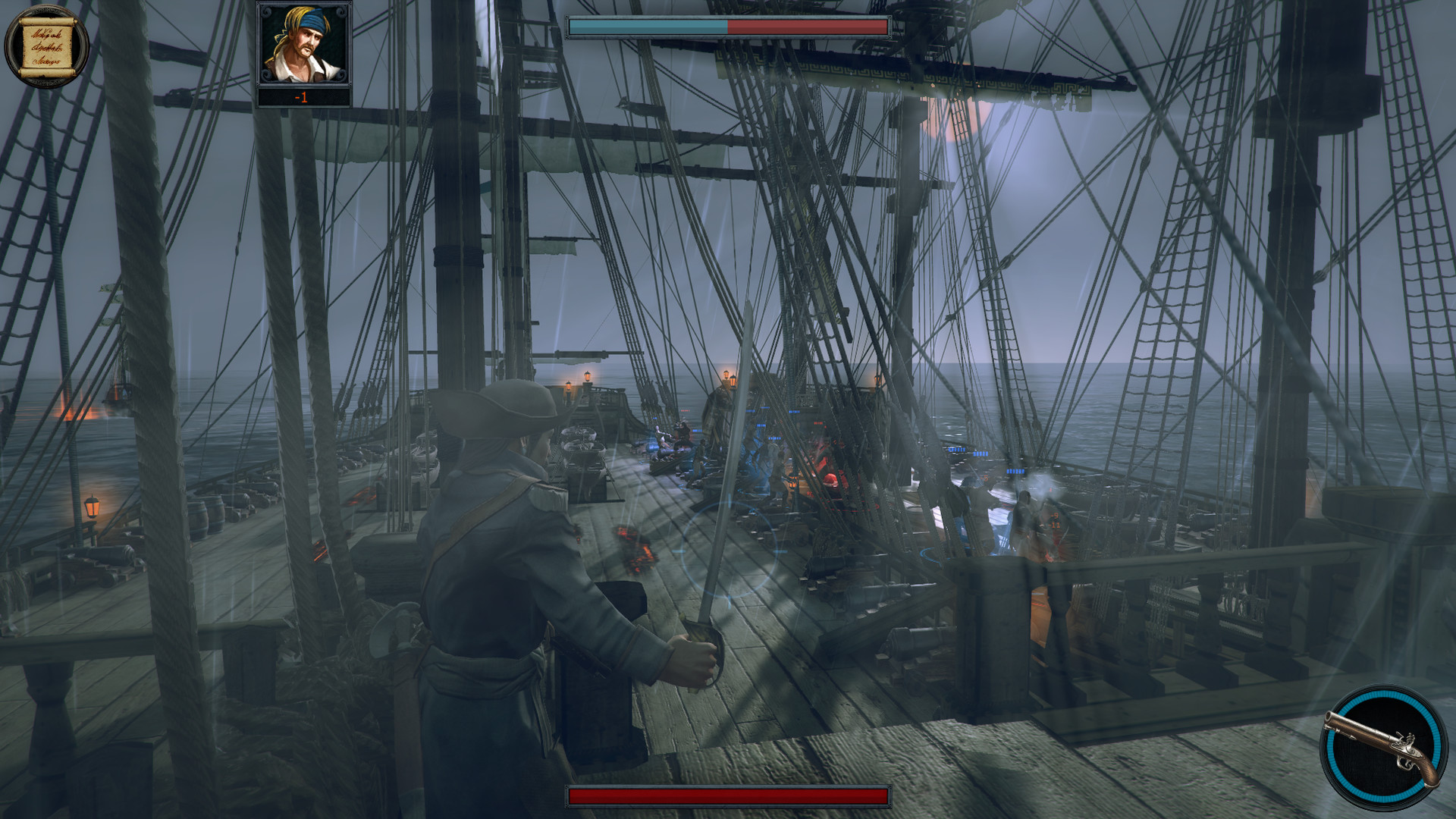This screenshot has height=819, width=1456.
Task: Activate the flintlock pistol weapon icon
Action: (x=1382, y=748)
